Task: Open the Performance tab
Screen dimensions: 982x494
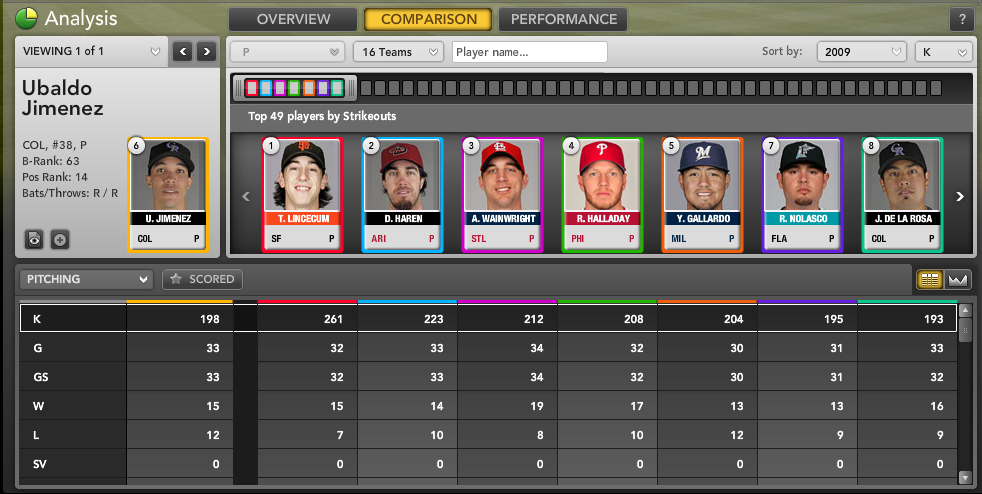Action: click(563, 19)
